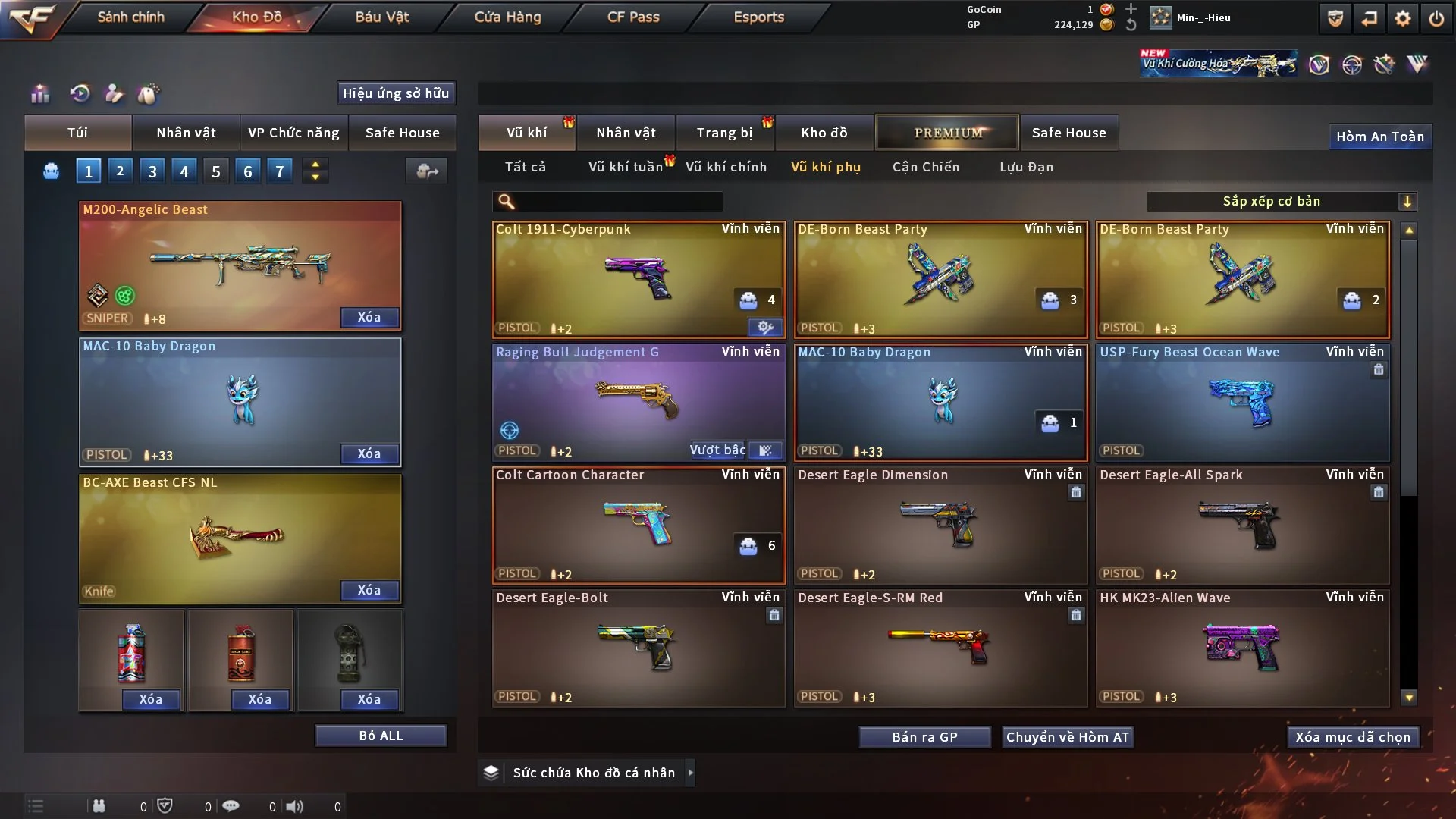Open the CF Pass page

(633, 17)
